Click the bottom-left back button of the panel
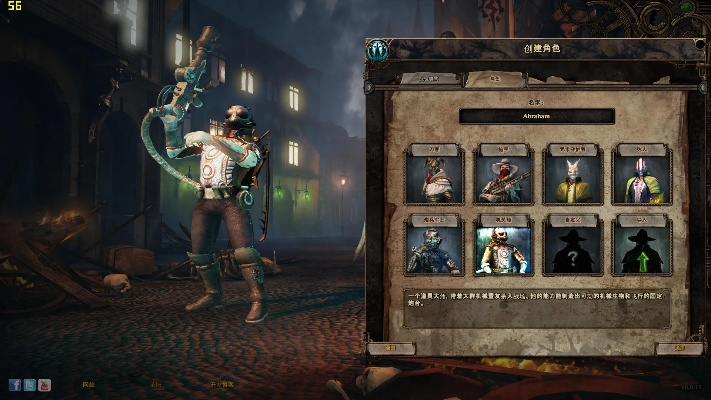Image resolution: width=711 pixels, height=400 pixels. 391,349
